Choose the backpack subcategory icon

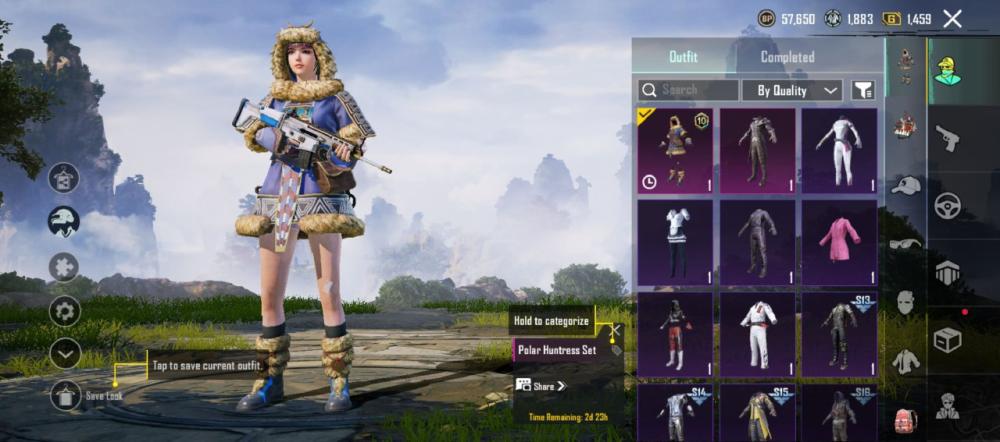point(906,419)
